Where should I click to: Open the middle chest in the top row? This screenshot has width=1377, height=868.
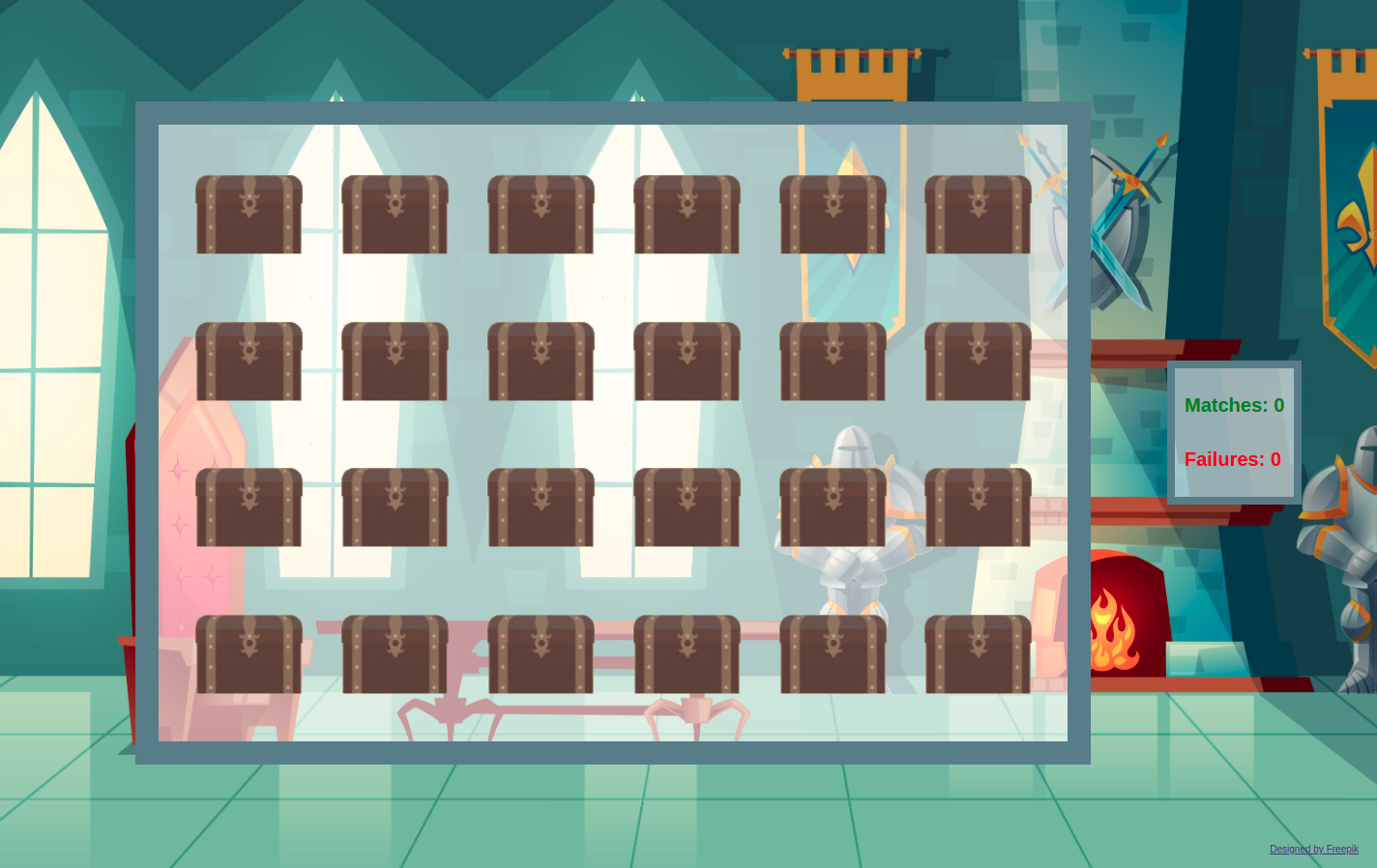tap(541, 213)
